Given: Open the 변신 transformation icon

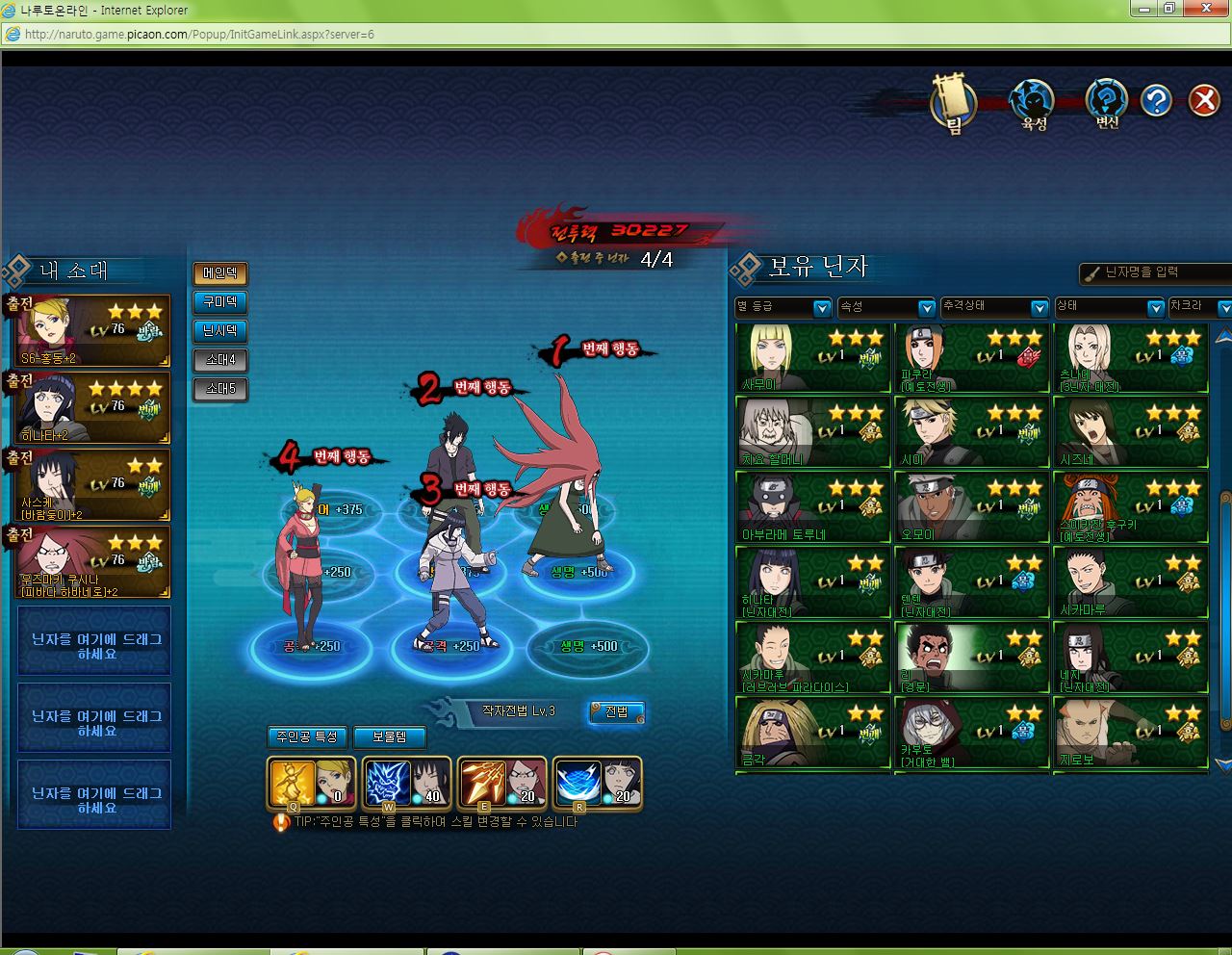Looking at the screenshot, I should pos(1107,102).
